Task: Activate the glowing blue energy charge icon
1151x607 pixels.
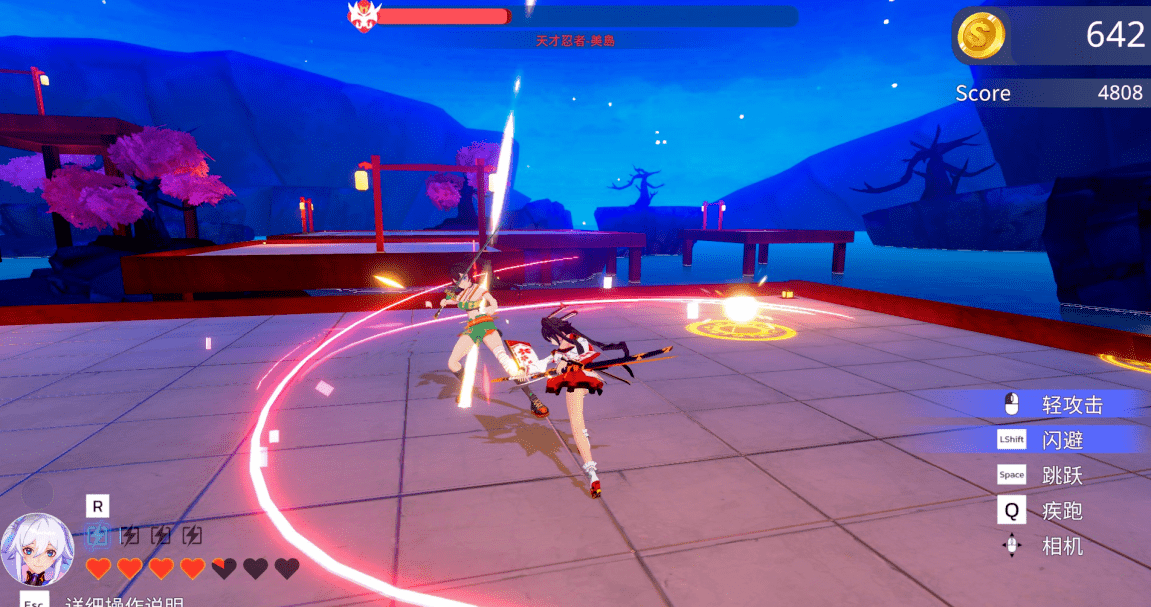Action: tap(97, 535)
